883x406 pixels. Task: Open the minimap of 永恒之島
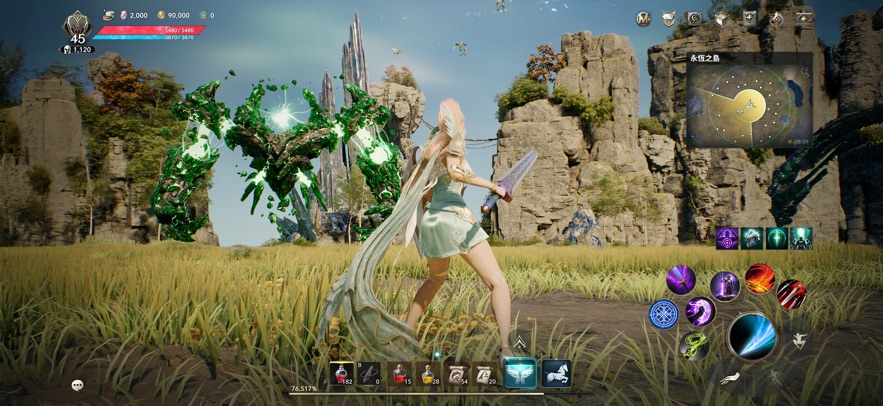(x=748, y=103)
